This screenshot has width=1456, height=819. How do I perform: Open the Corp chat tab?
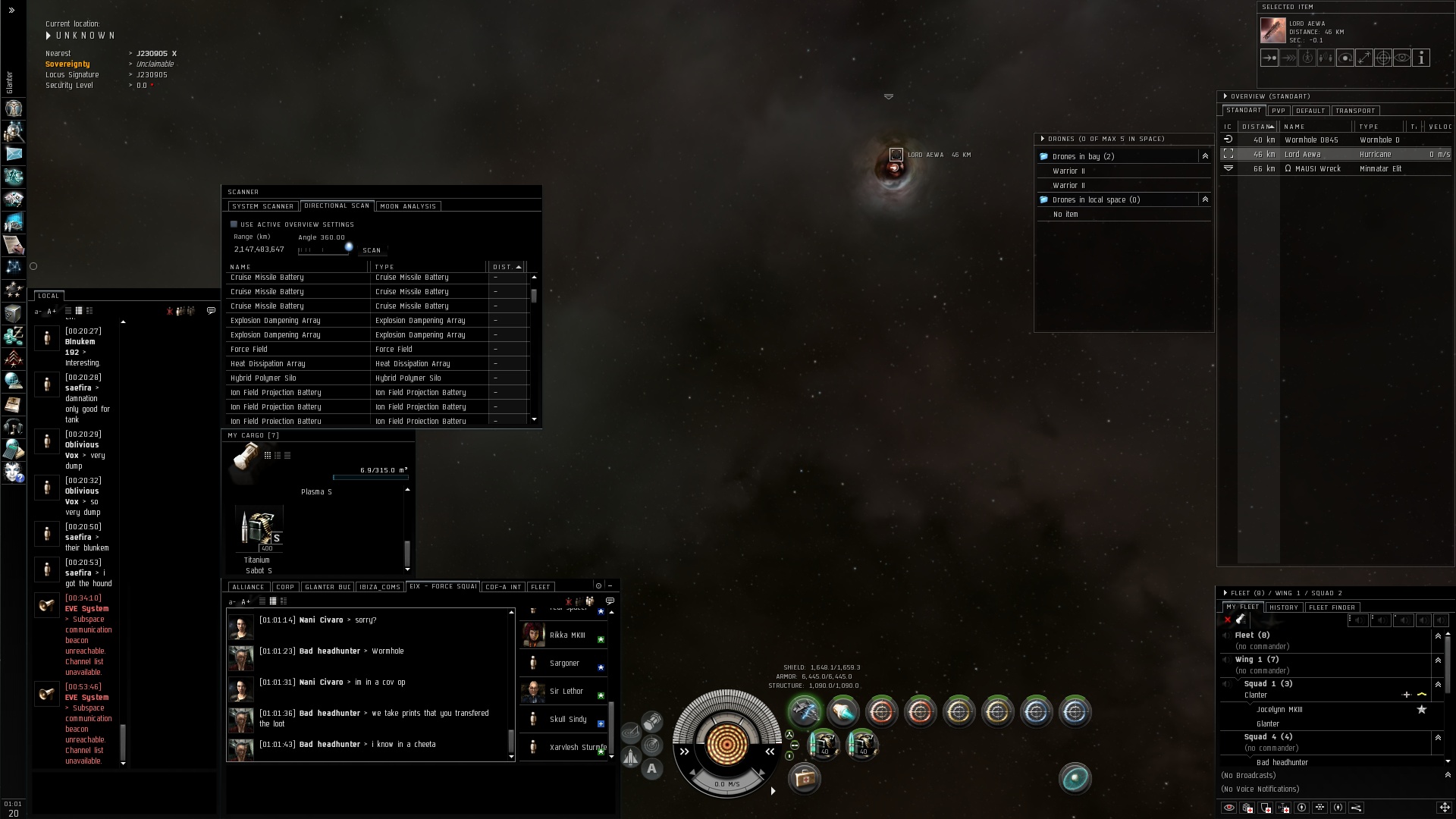click(285, 587)
